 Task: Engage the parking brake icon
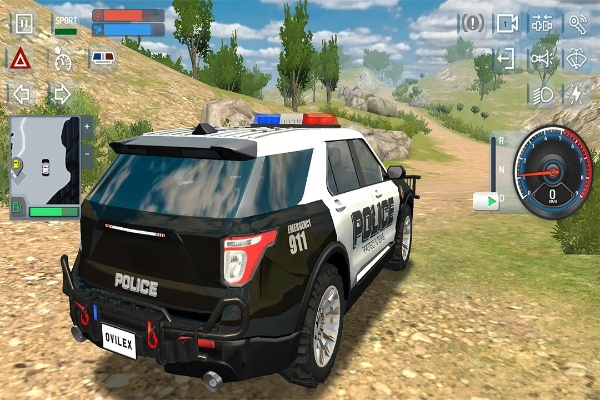(472, 23)
